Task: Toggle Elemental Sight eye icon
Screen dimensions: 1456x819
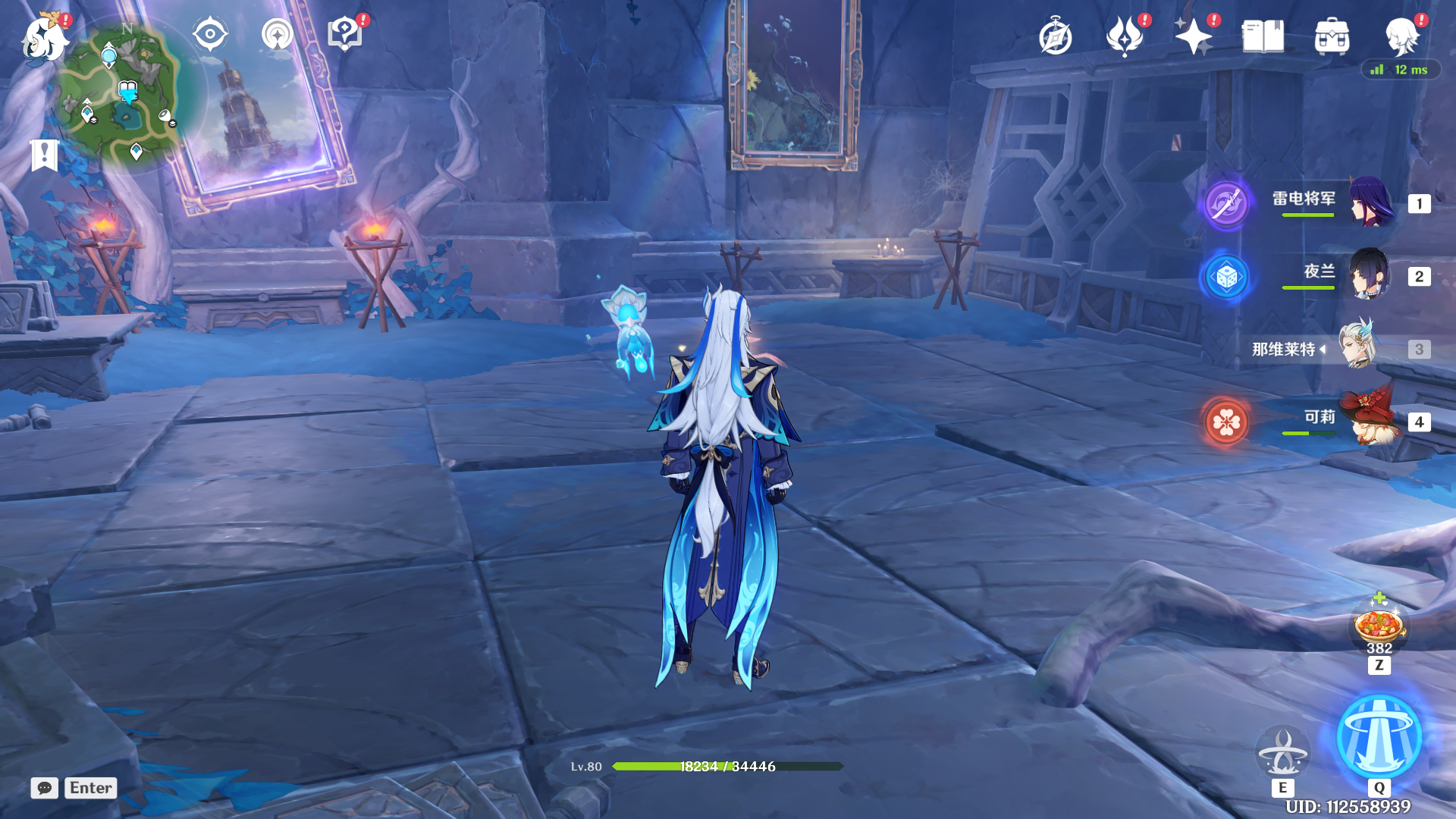Action: (x=209, y=35)
